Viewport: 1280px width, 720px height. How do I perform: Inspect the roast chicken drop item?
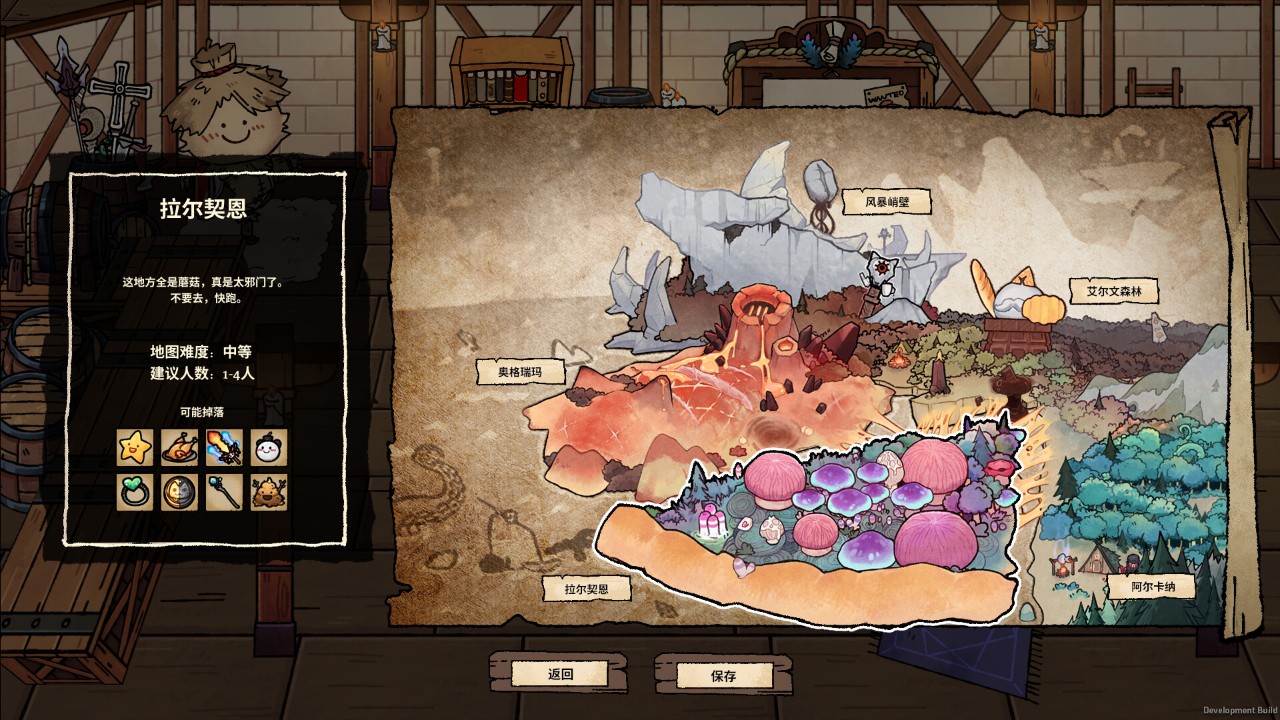pyautogui.click(x=180, y=447)
